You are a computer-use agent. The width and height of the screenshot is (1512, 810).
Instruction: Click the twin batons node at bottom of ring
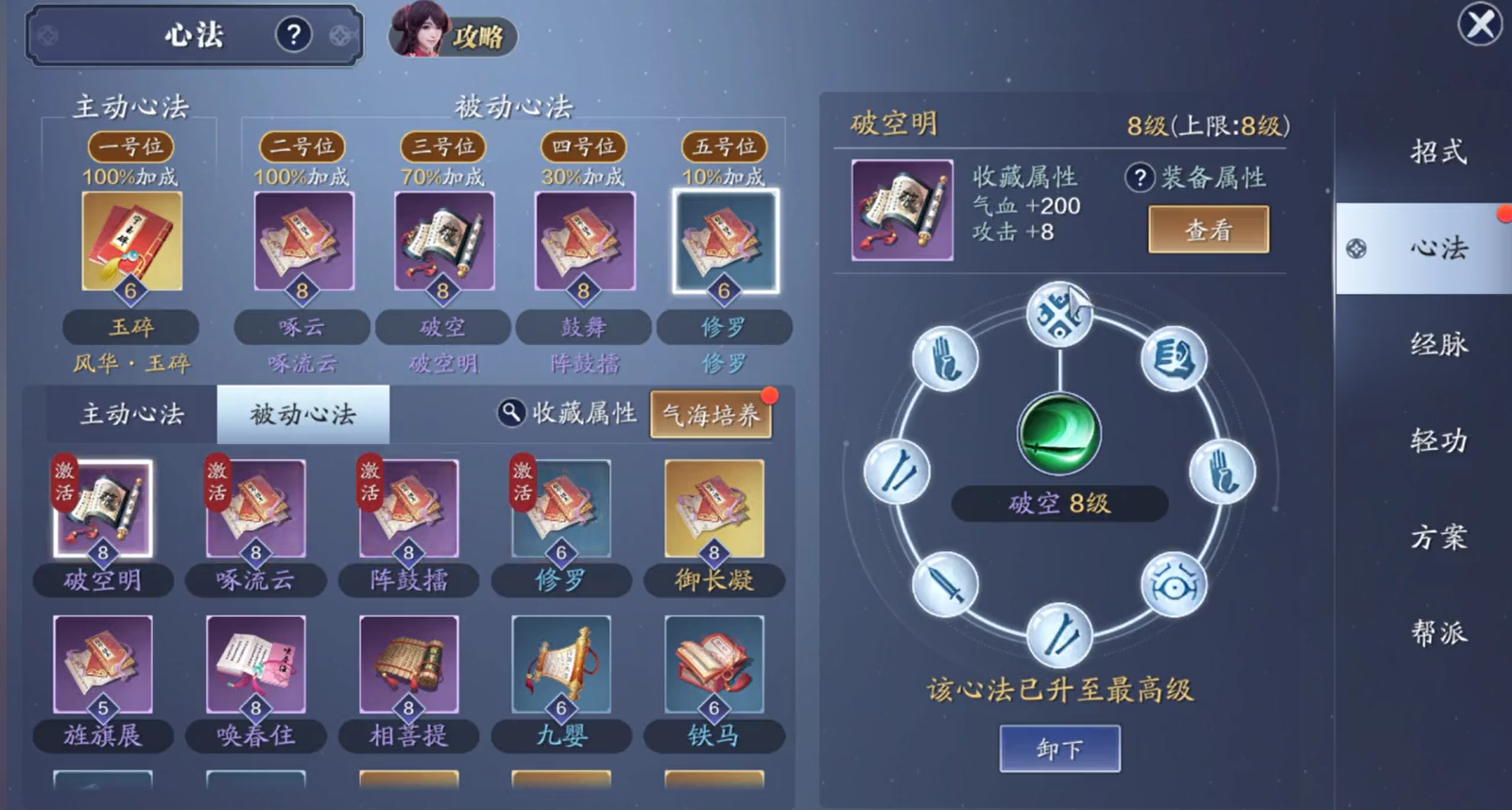1058,631
